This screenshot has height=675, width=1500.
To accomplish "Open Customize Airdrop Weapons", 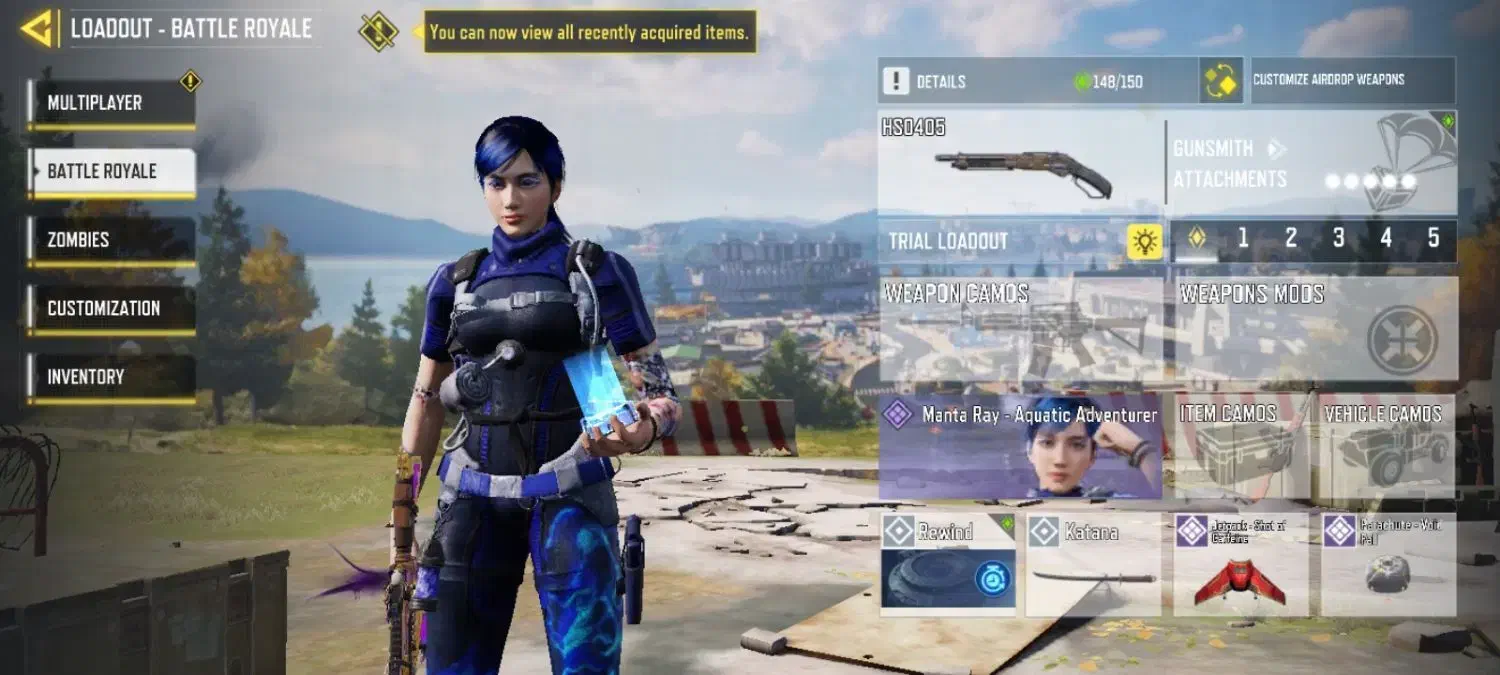I will (1352, 80).
